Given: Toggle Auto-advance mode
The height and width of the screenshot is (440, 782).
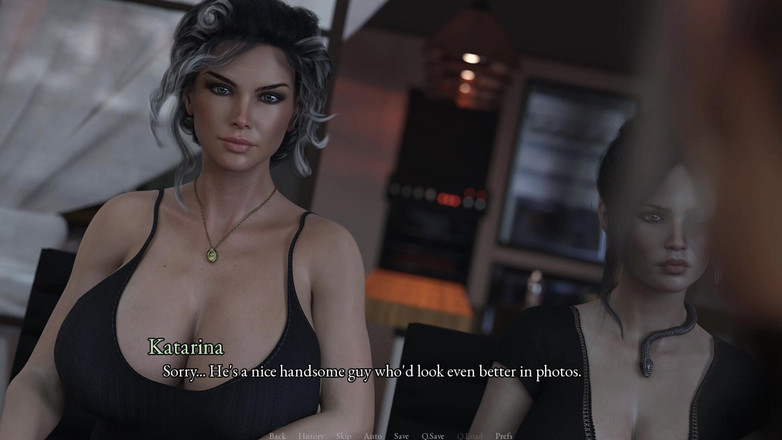Looking at the screenshot, I should tap(372, 436).
